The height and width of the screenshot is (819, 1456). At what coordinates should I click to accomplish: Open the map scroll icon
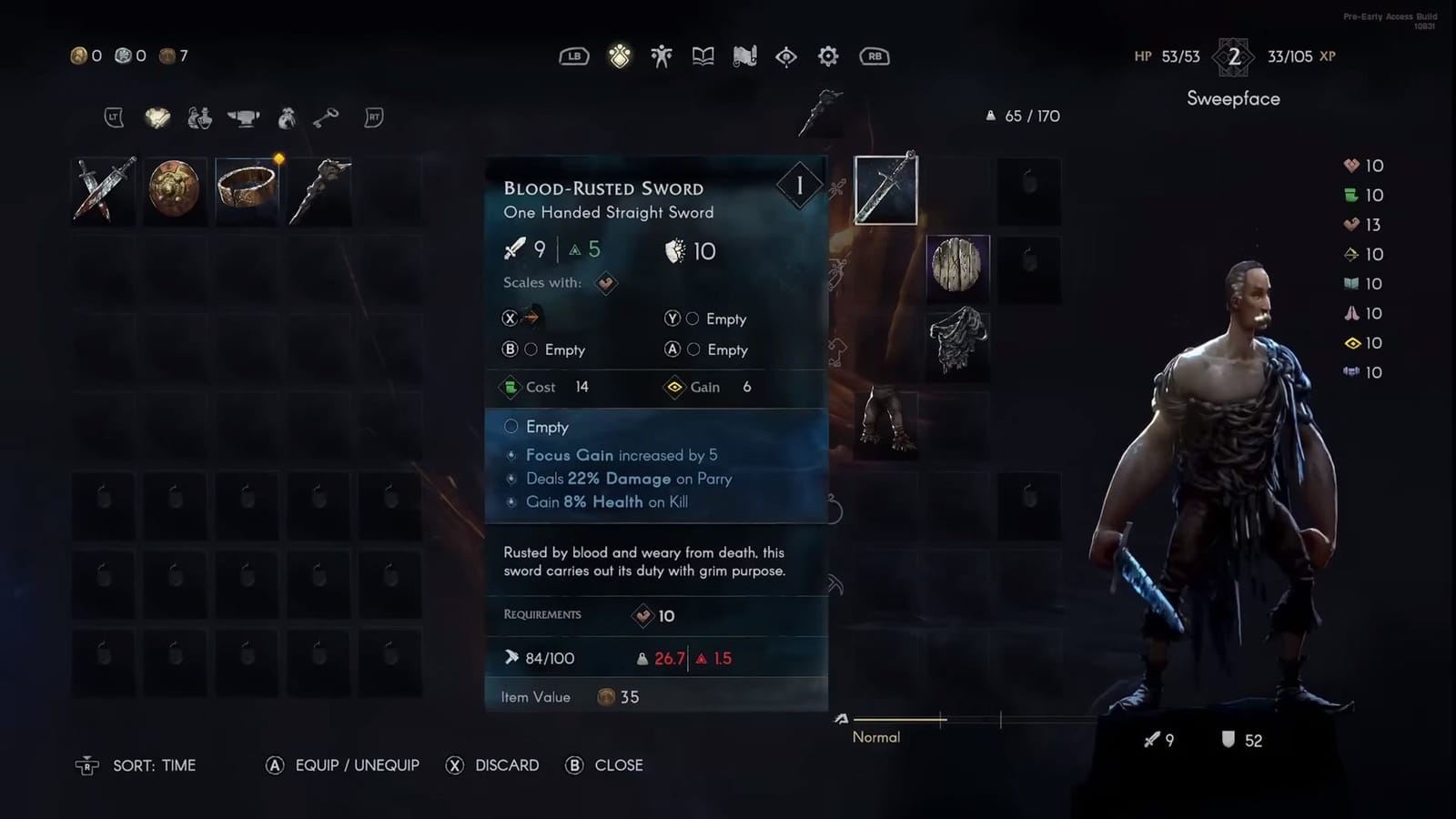click(x=743, y=56)
